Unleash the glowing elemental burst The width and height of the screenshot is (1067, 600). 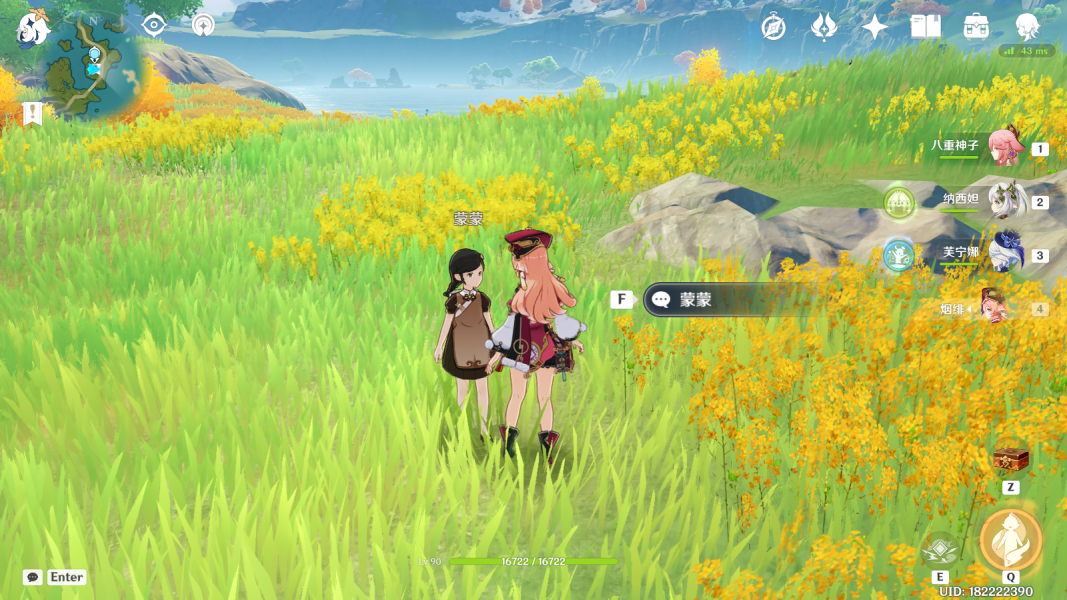pyautogui.click(x=1011, y=540)
